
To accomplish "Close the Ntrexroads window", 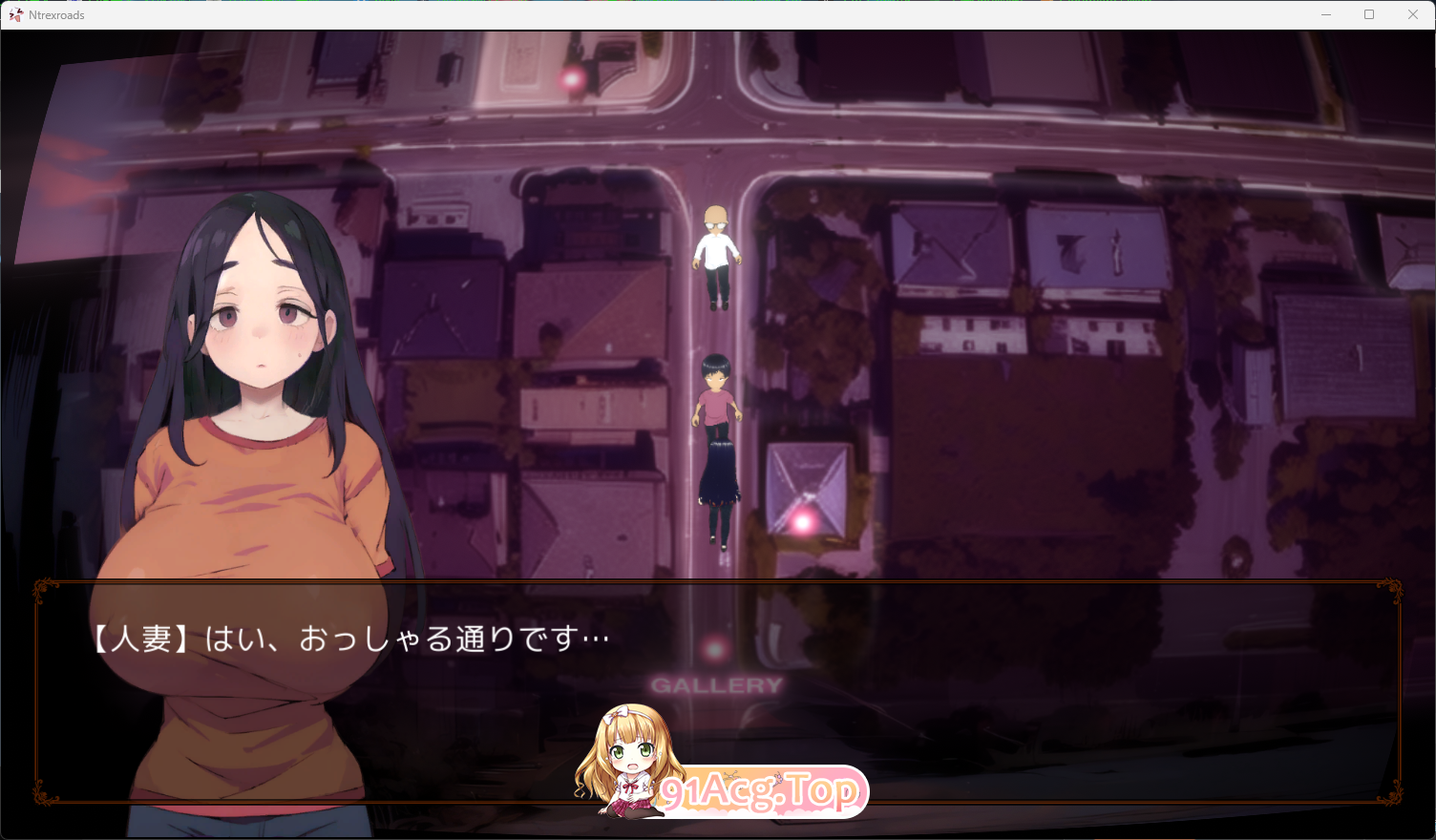I will click(1412, 14).
